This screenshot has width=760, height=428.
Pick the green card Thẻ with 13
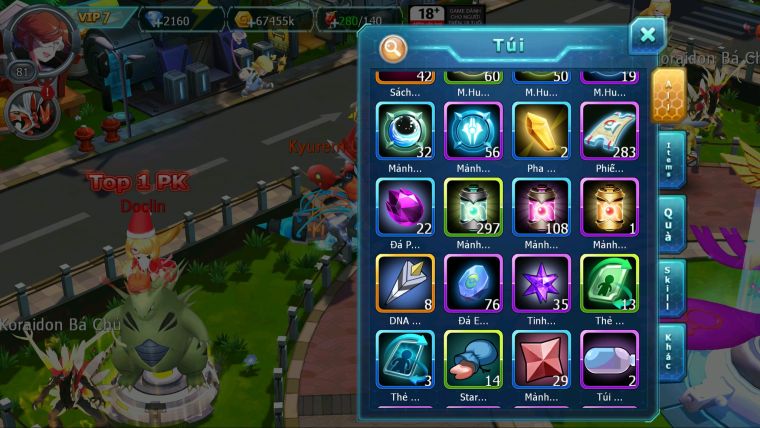pos(609,283)
